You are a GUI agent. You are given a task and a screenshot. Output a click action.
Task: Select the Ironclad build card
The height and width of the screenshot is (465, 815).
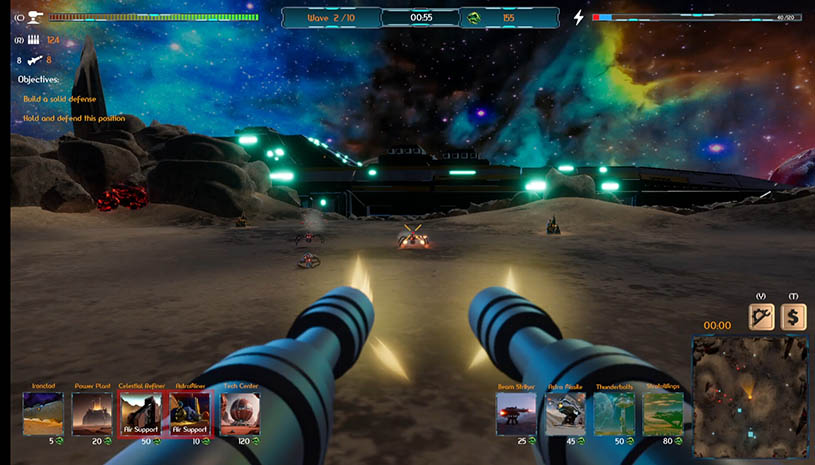(x=43, y=413)
